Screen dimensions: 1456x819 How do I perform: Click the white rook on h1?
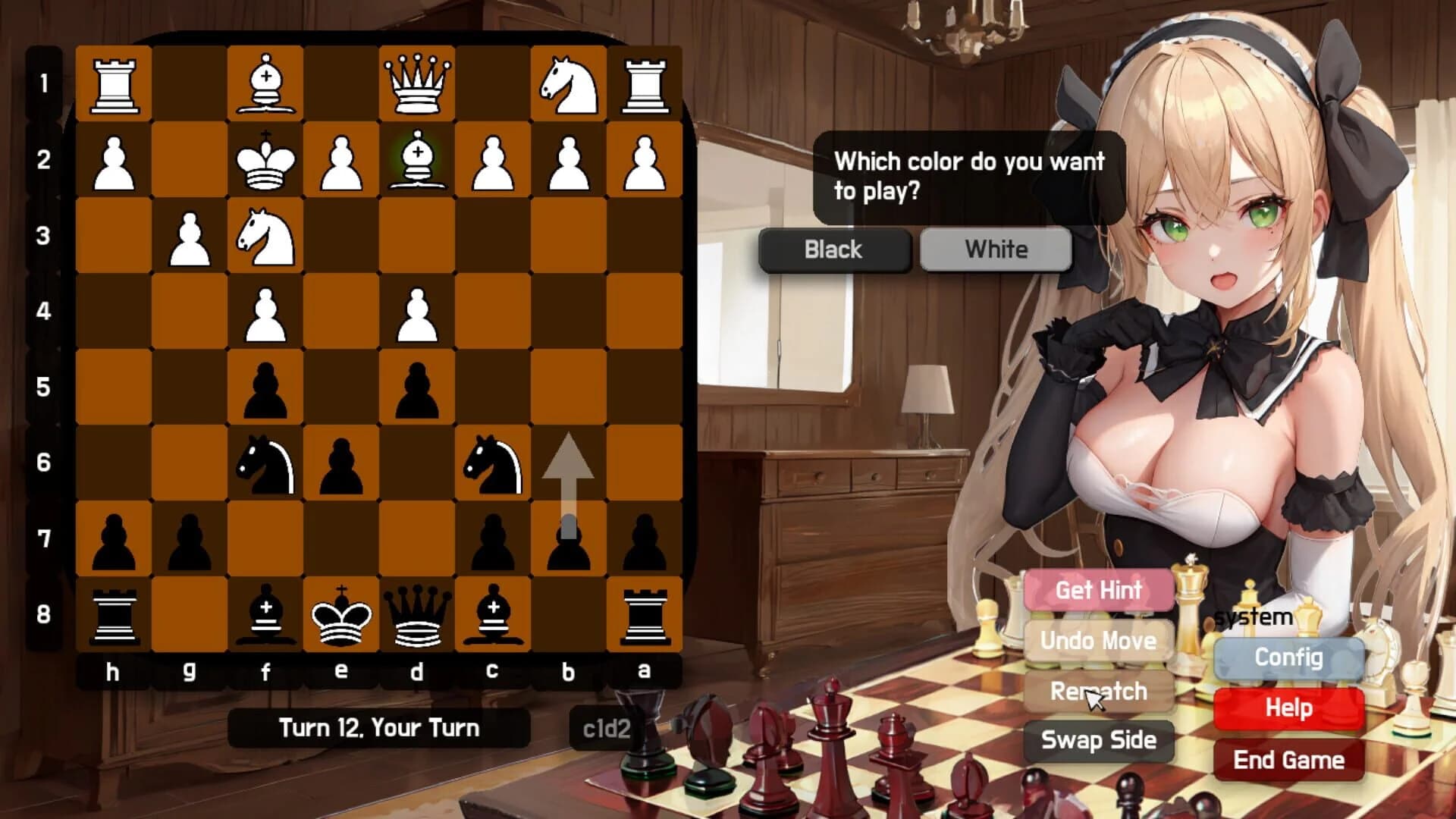click(114, 83)
